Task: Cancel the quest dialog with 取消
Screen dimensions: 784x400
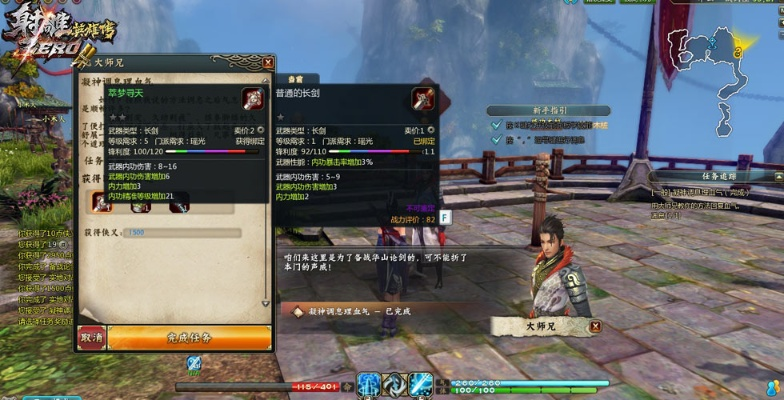Action: pyautogui.click(x=91, y=338)
